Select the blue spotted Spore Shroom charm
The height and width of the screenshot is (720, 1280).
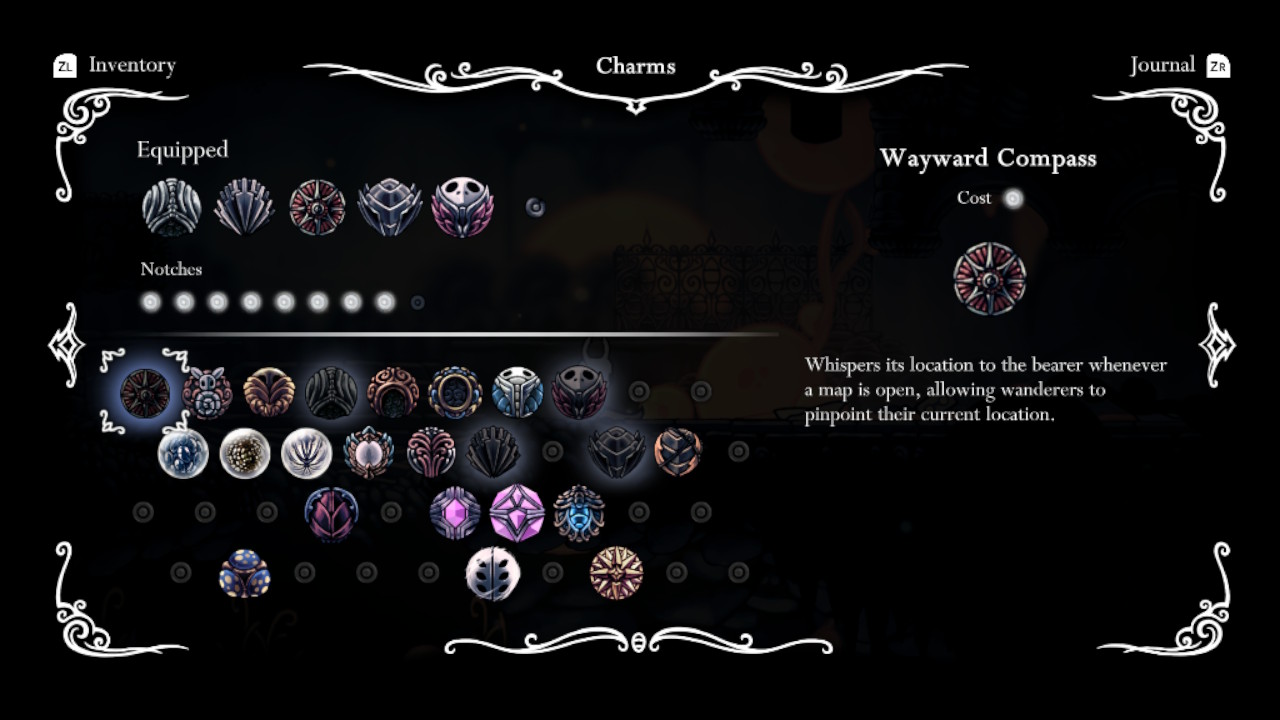point(245,575)
